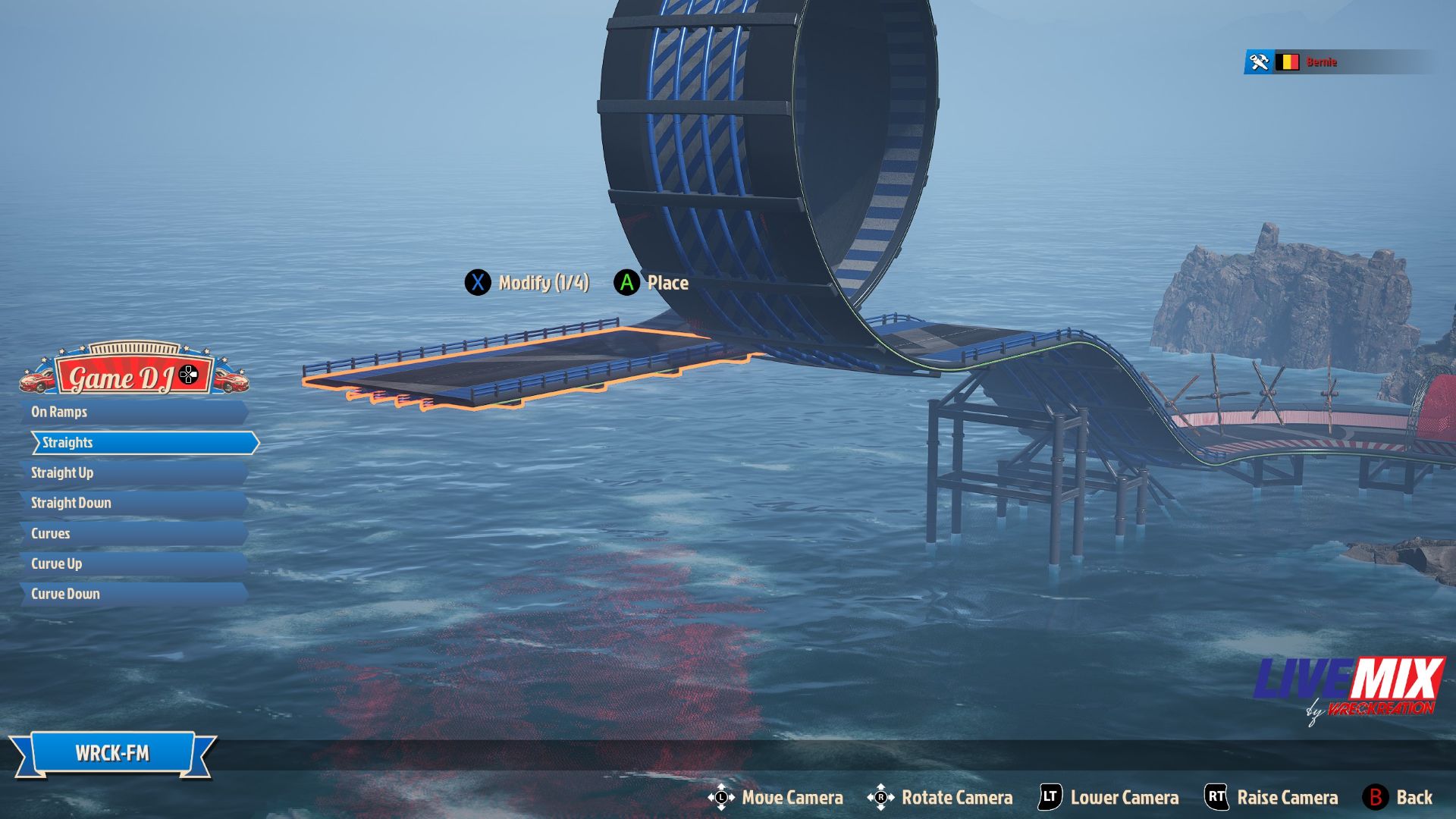Choose the Straights track category
The width and height of the screenshot is (1456, 819).
coord(144,443)
